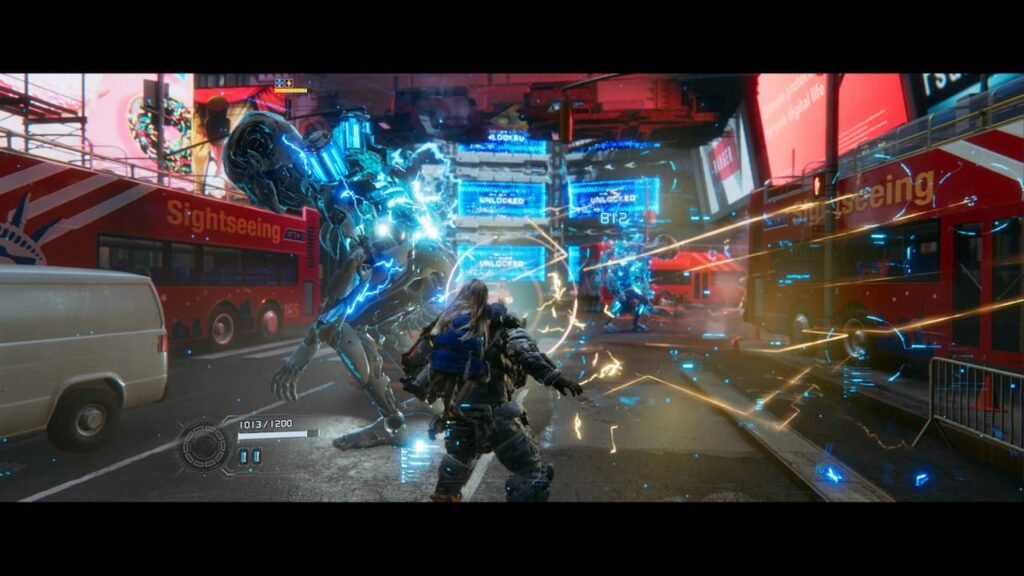Select the lightning bolt status icon above the enemy
The width and height of the screenshot is (1024, 576).
(289, 83)
